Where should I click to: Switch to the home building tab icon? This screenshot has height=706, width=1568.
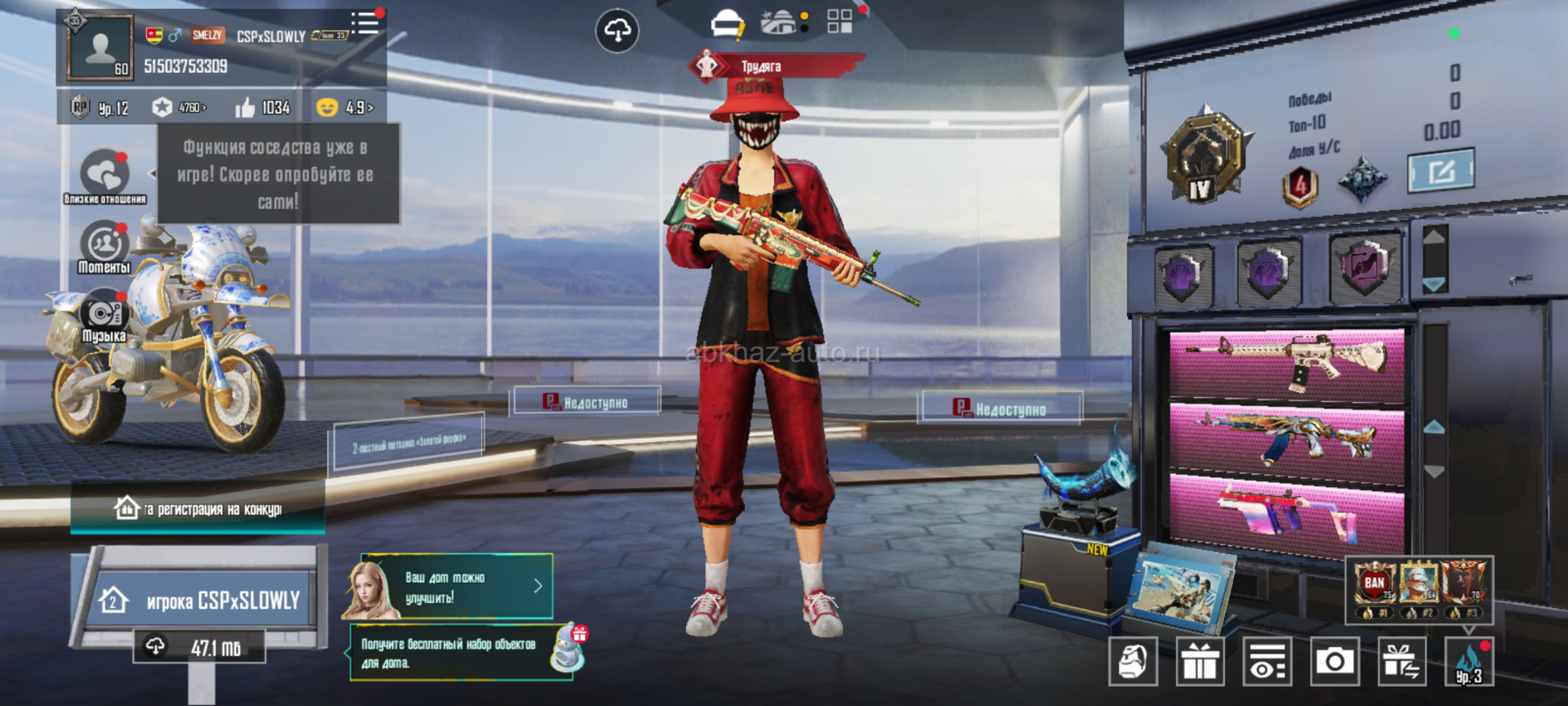780,23
